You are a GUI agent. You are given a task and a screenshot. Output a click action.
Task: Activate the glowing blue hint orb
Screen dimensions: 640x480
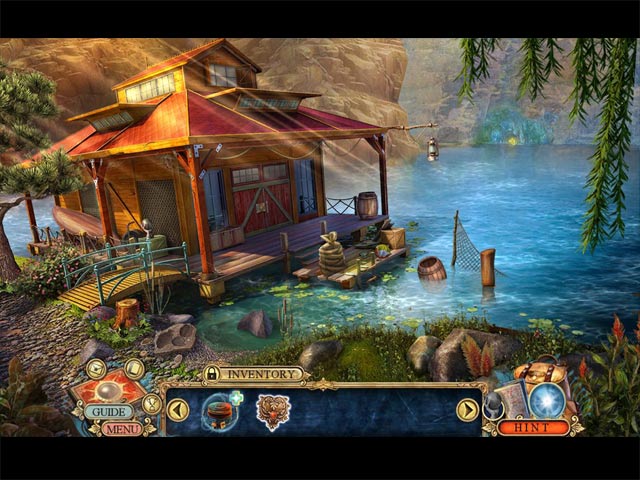pyautogui.click(x=545, y=400)
